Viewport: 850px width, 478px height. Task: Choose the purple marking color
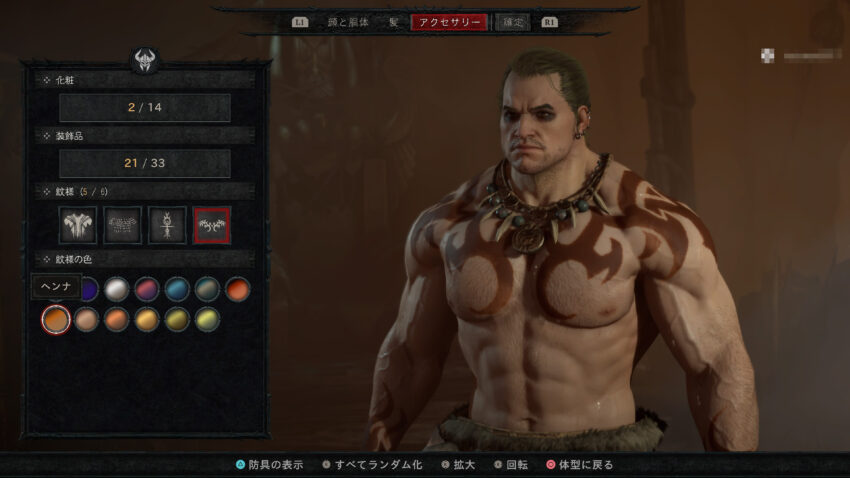coord(88,290)
